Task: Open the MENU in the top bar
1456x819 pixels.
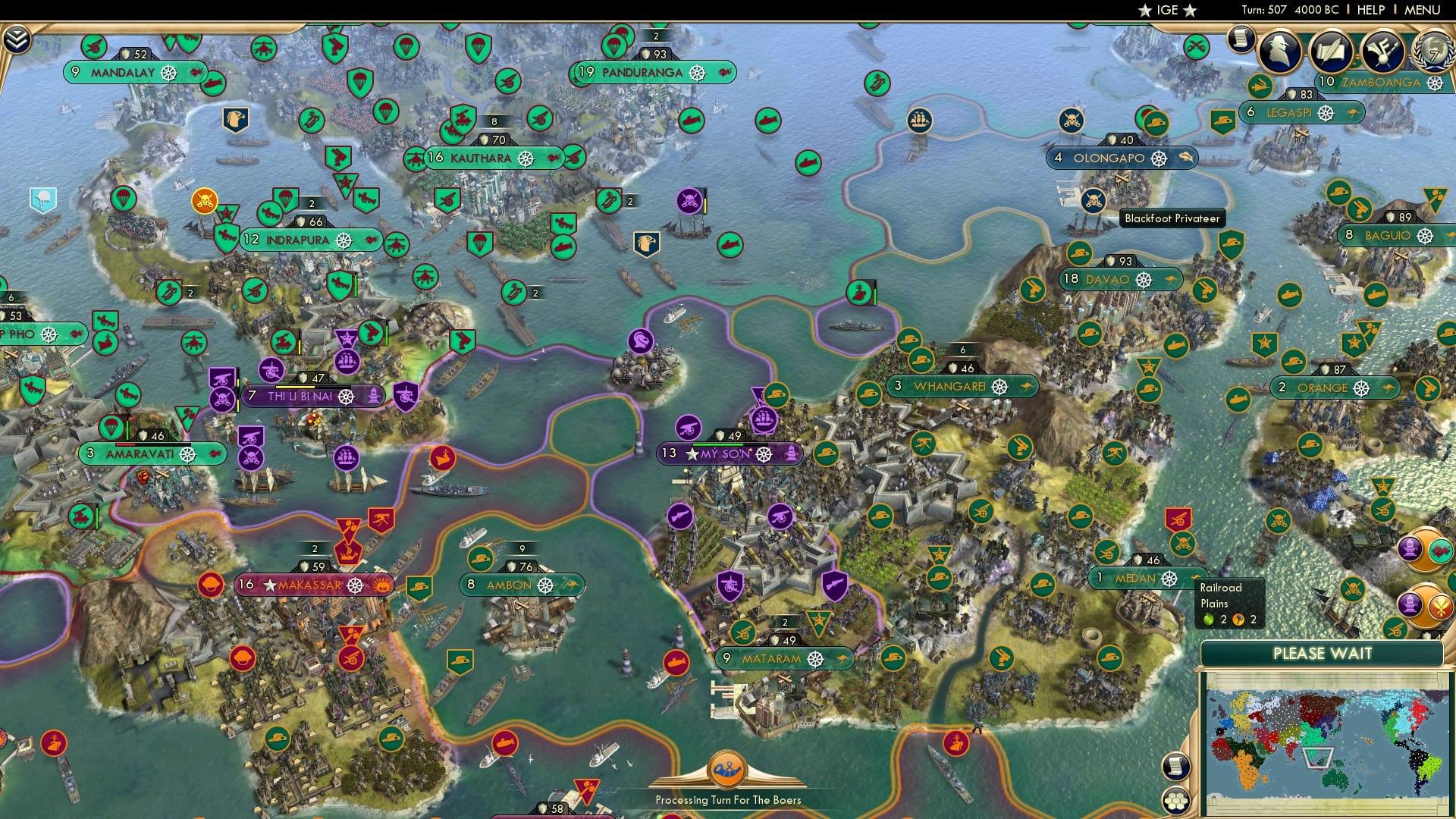Action: coord(1422,10)
